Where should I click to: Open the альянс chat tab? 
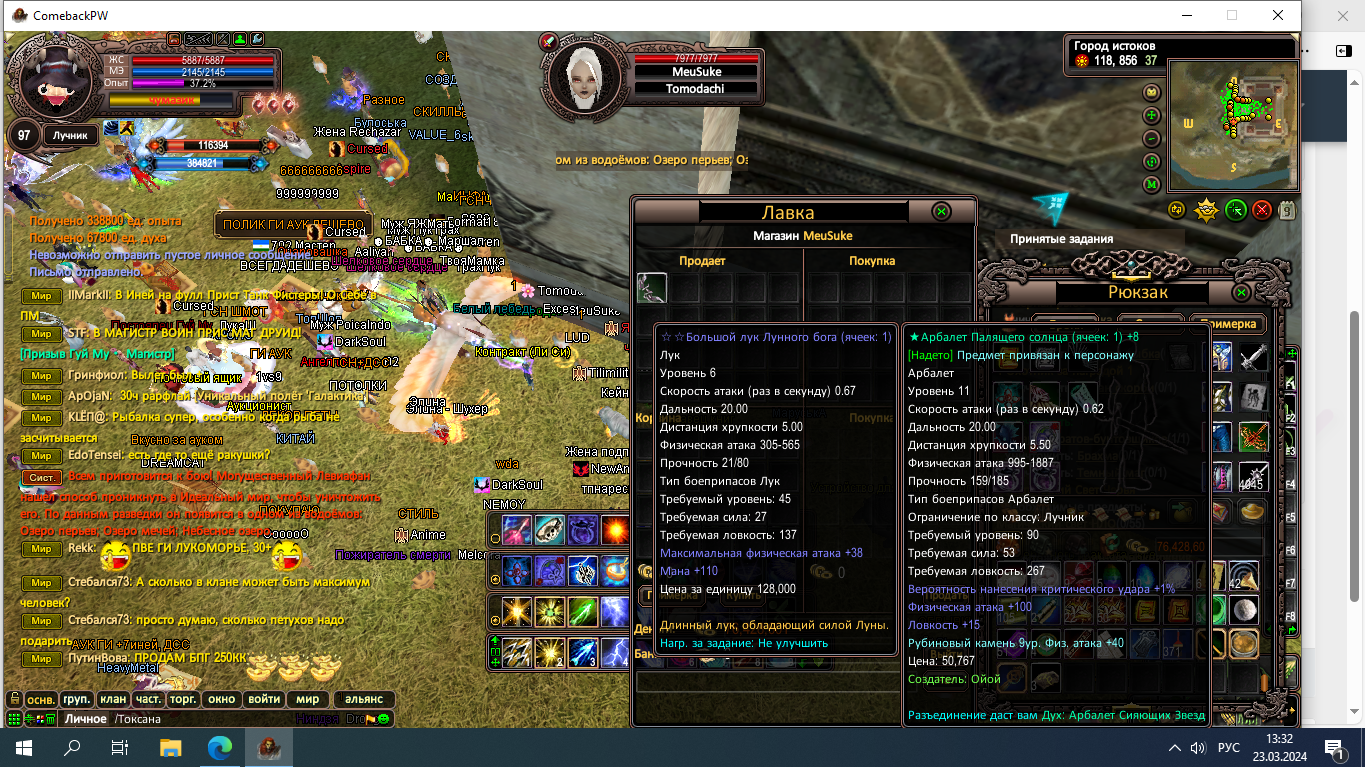[364, 699]
